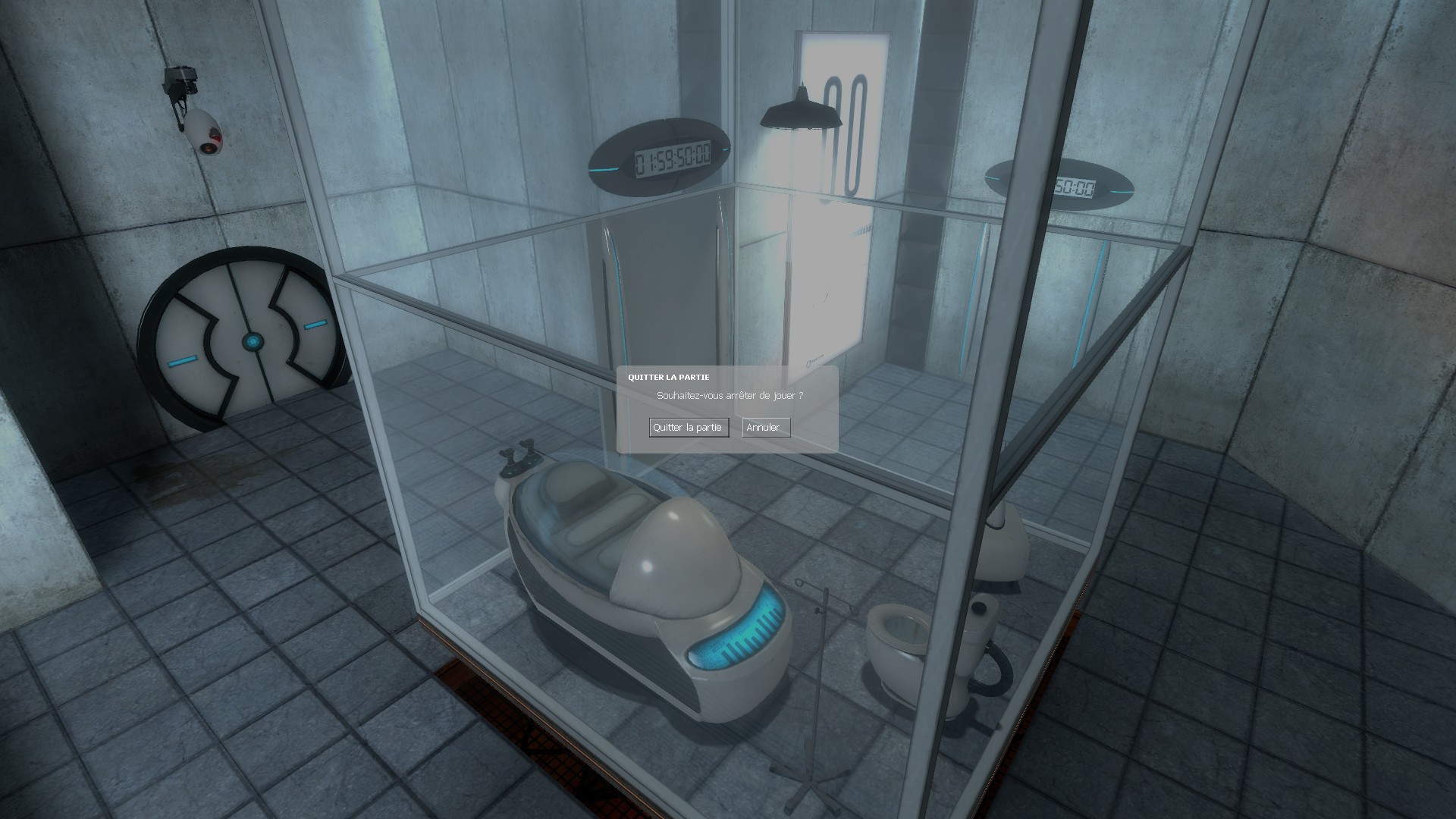Choose Annuler to cancel quitting

[765, 428]
